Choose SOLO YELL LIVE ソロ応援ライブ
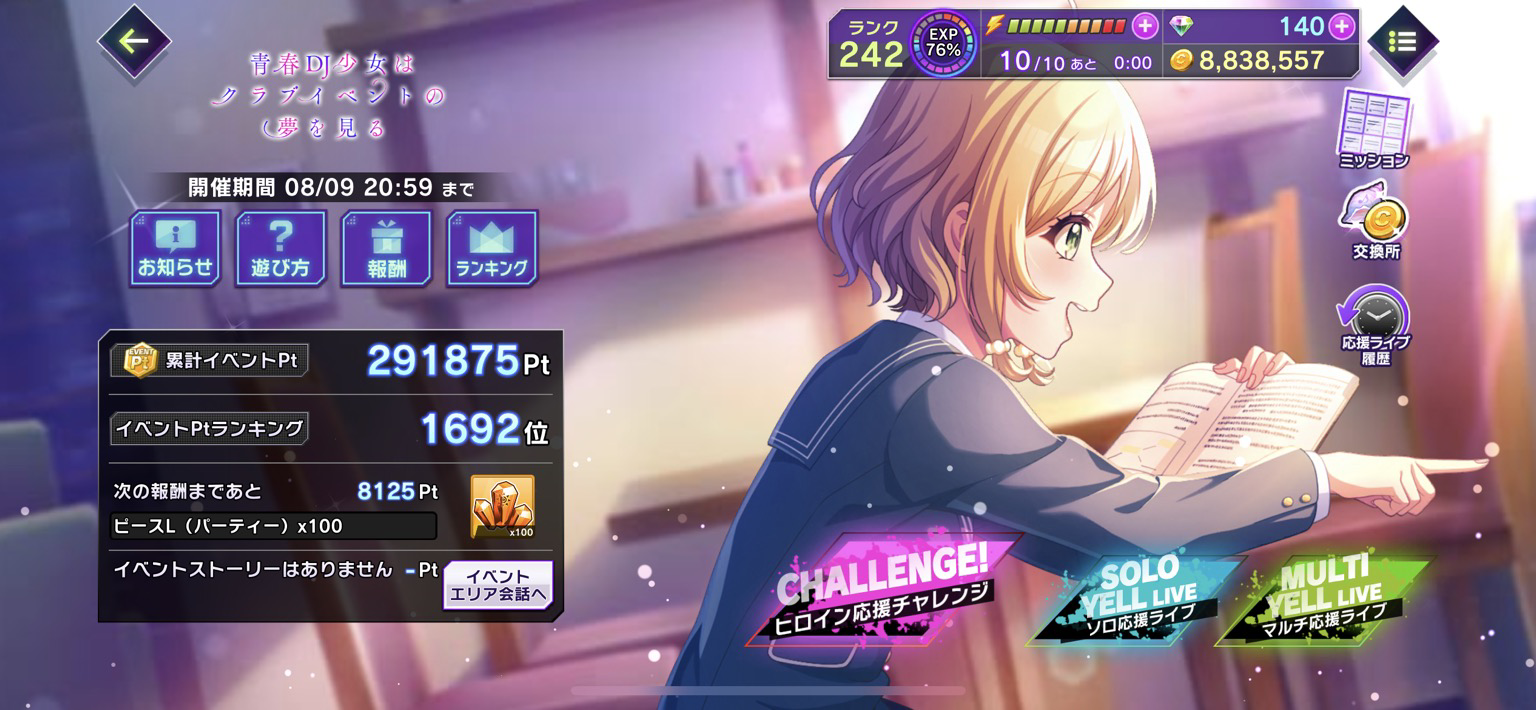The image size is (1536, 710). [1133, 600]
